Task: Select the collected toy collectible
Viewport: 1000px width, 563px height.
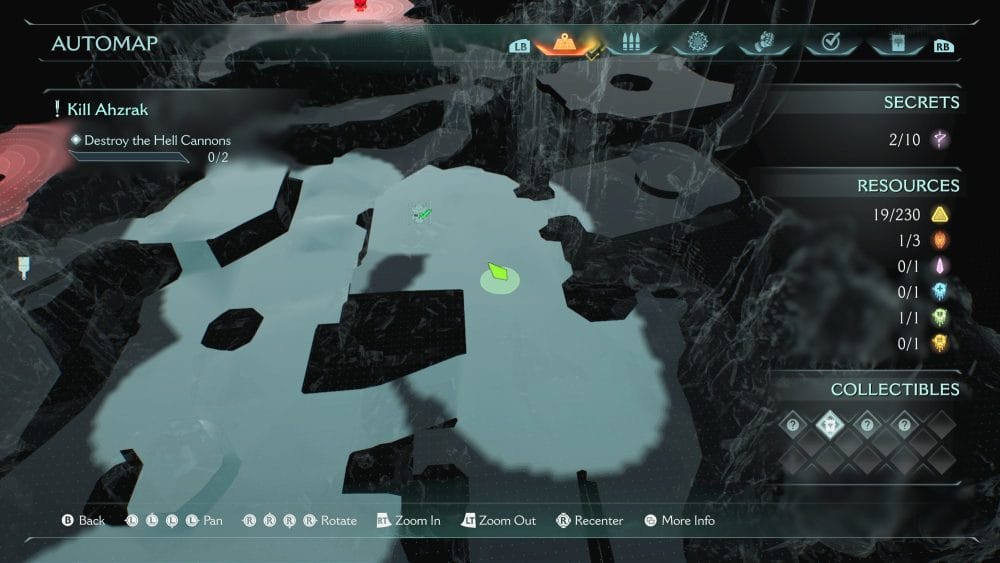Action: point(830,424)
